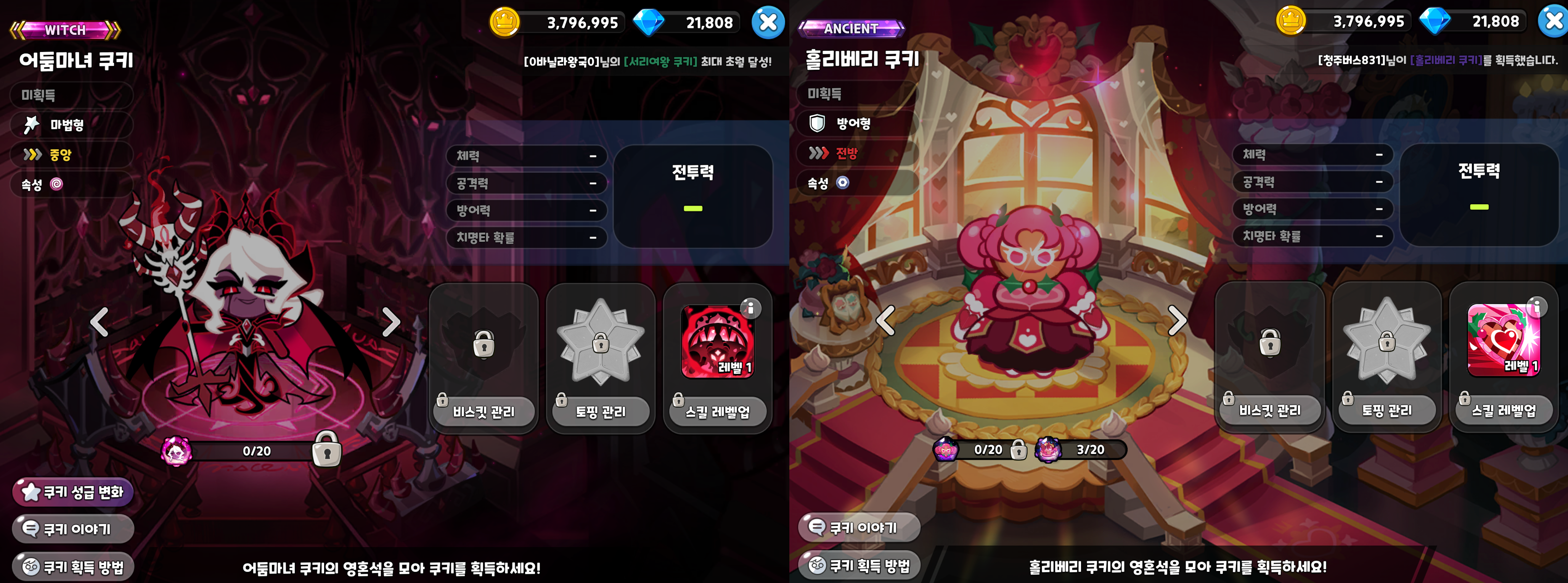
Task: Open 쿠키 획득 방법 for Holly Berry Cookie
Action: tap(858, 565)
